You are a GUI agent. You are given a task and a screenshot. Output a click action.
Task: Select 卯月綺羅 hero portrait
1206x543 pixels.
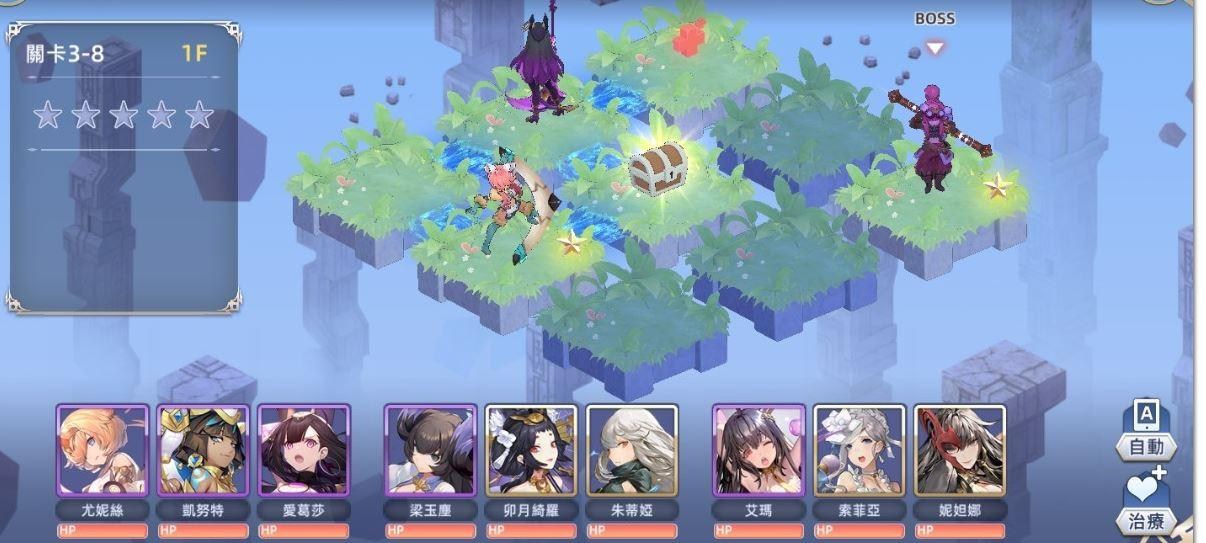[x=531, y=450]
